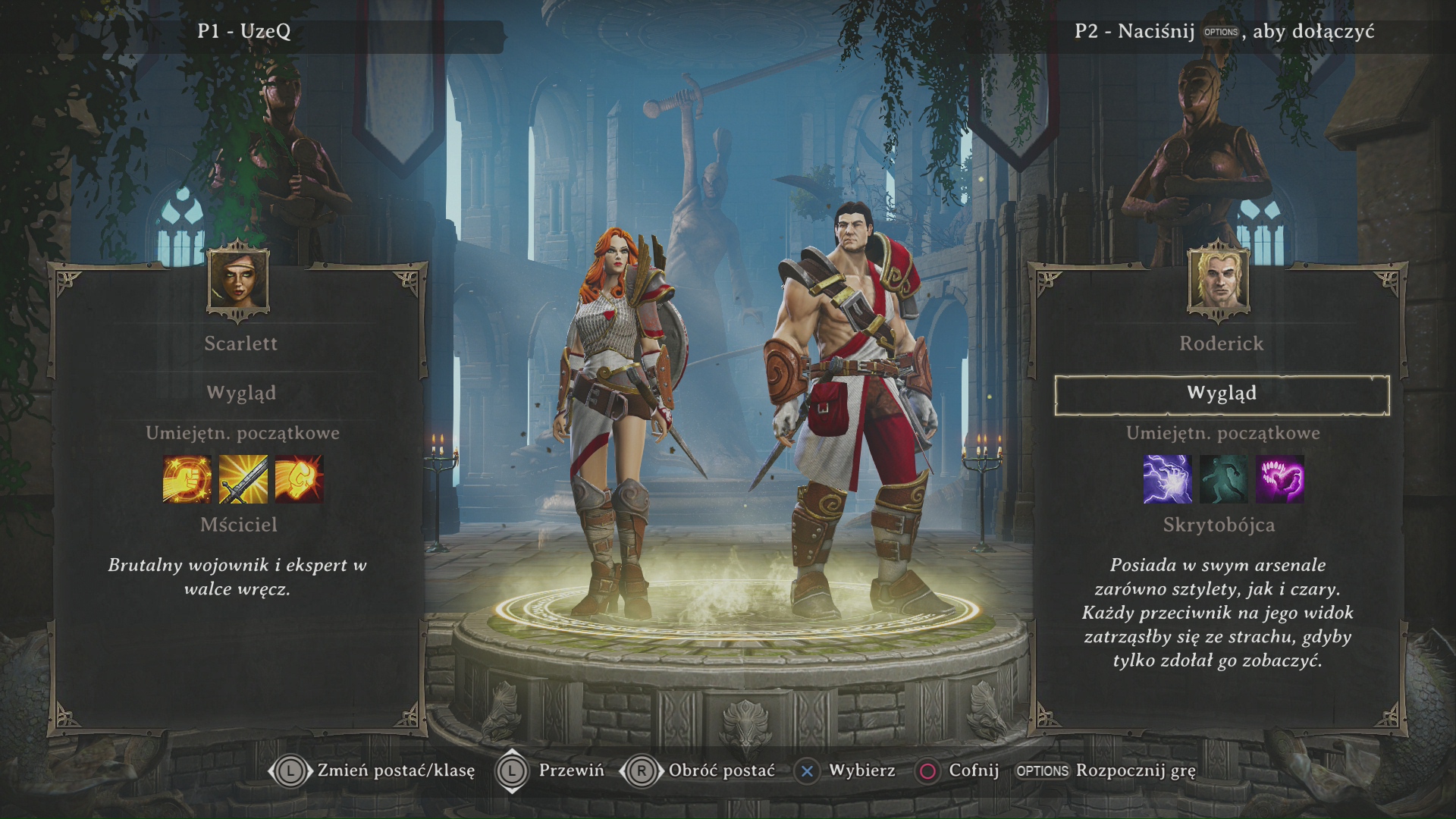Viewport: 1456px width, 819px height.
Task: Choose the Roderick portrait
Action: coord(1219,279)
